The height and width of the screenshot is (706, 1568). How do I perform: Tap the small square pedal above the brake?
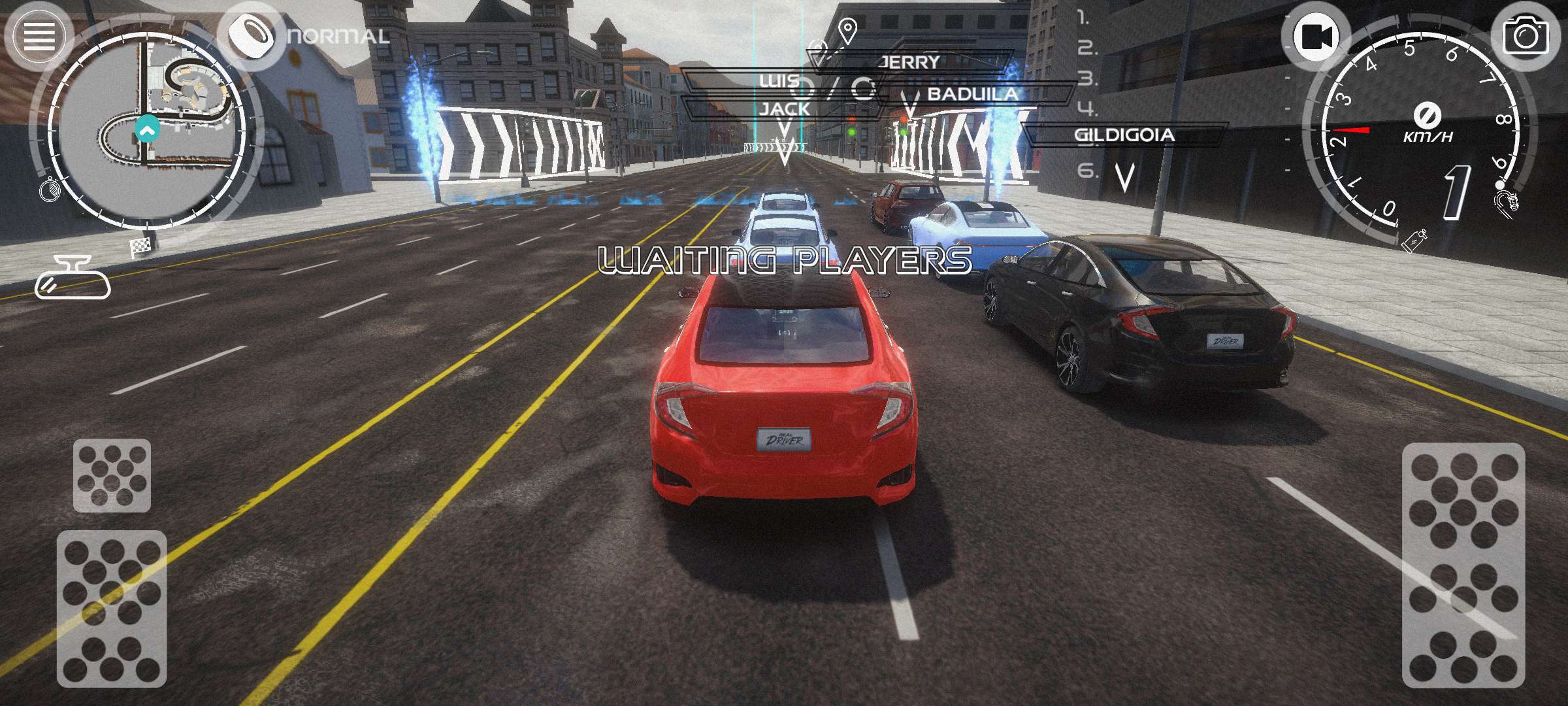click(112, 475)
